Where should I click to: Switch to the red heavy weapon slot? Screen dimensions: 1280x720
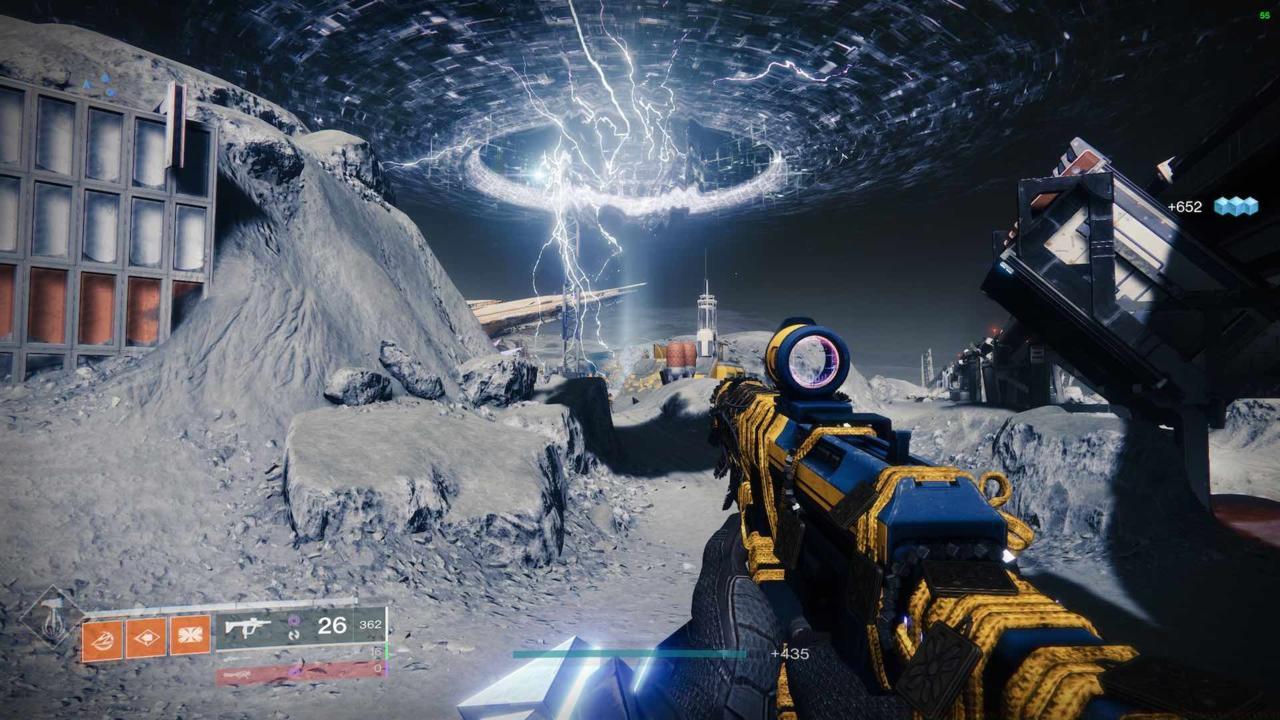pos(298,674)
